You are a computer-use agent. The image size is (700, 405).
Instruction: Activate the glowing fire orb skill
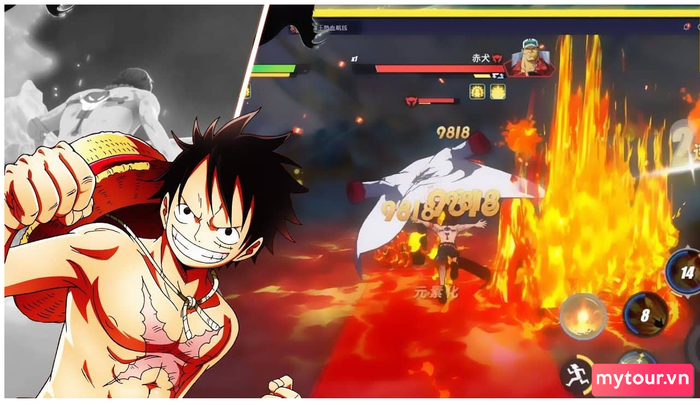583,316
